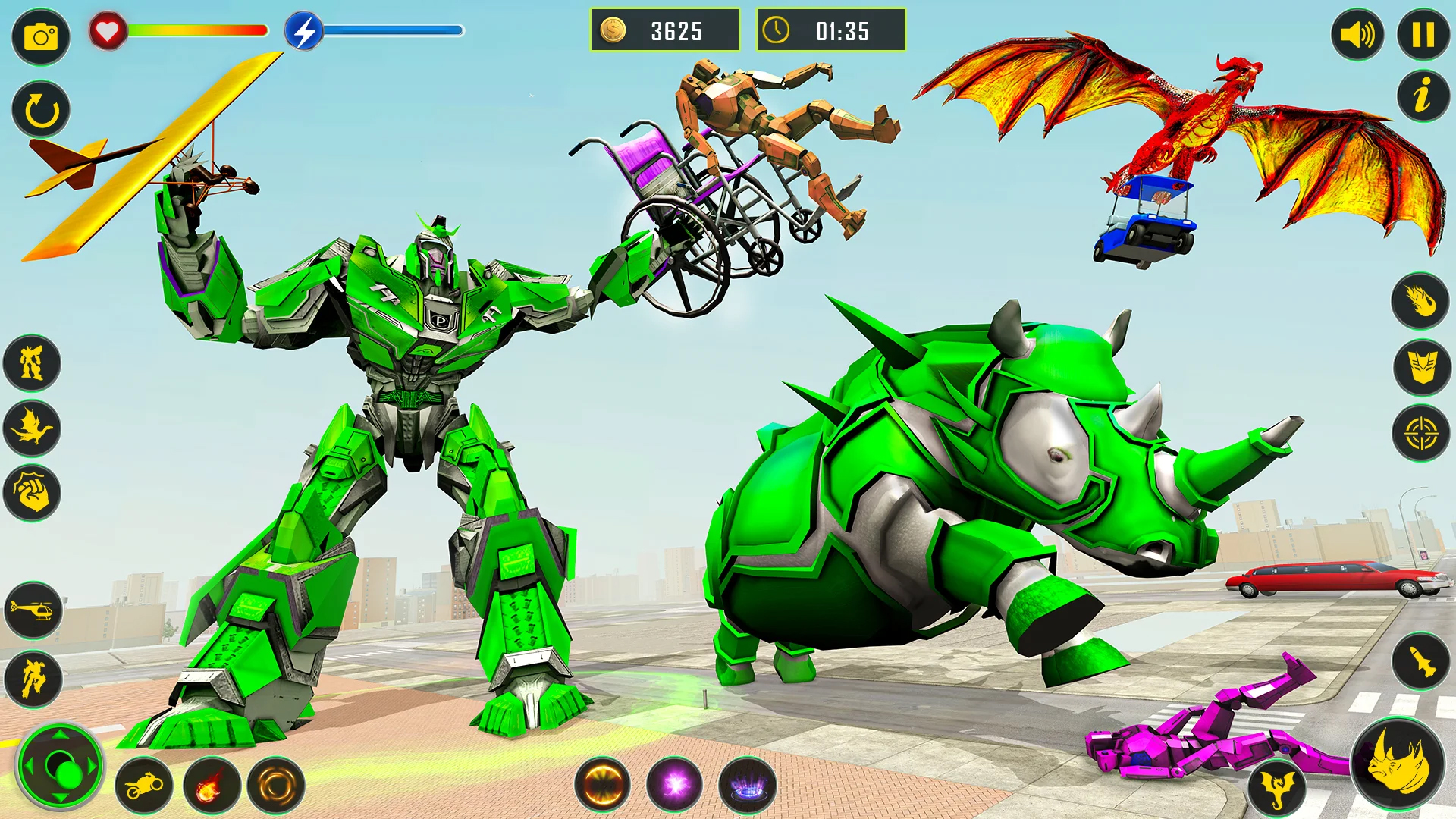Activate the fireball attack icon
This screenshot has width=1456, height=819.
click(x=1420, y=301)
